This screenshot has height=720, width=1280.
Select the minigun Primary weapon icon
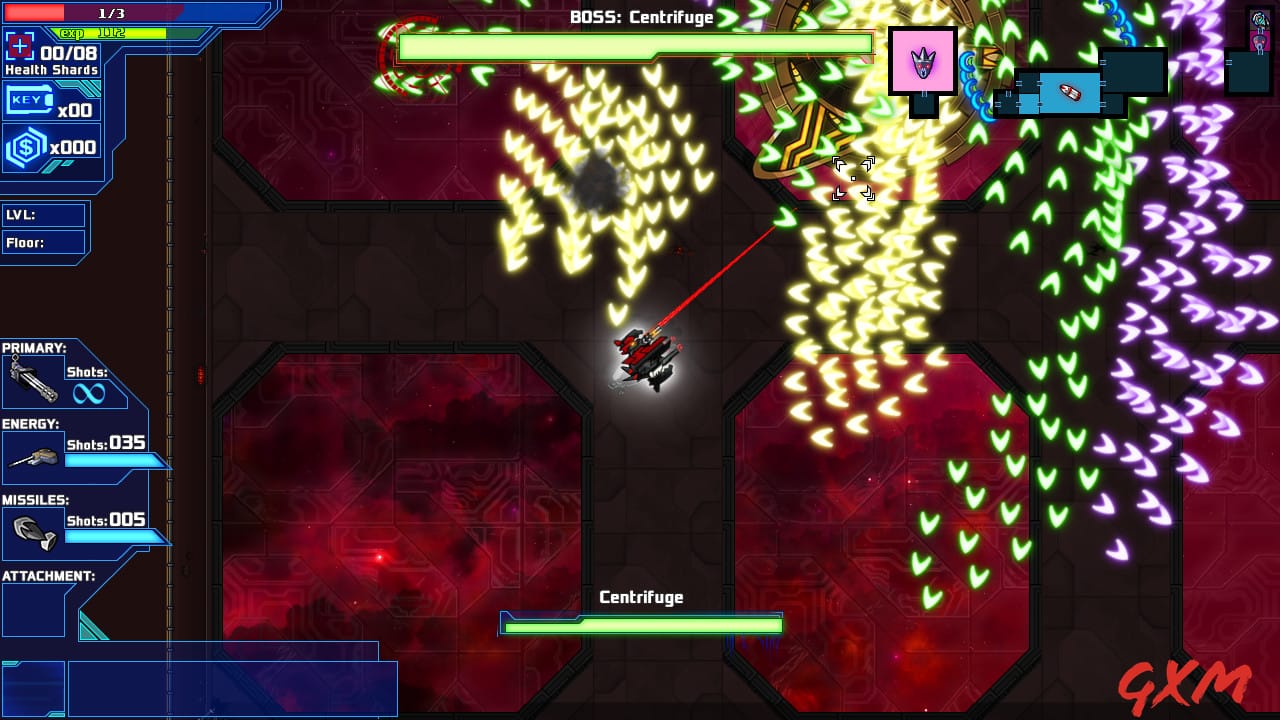(x=33, y=380)
